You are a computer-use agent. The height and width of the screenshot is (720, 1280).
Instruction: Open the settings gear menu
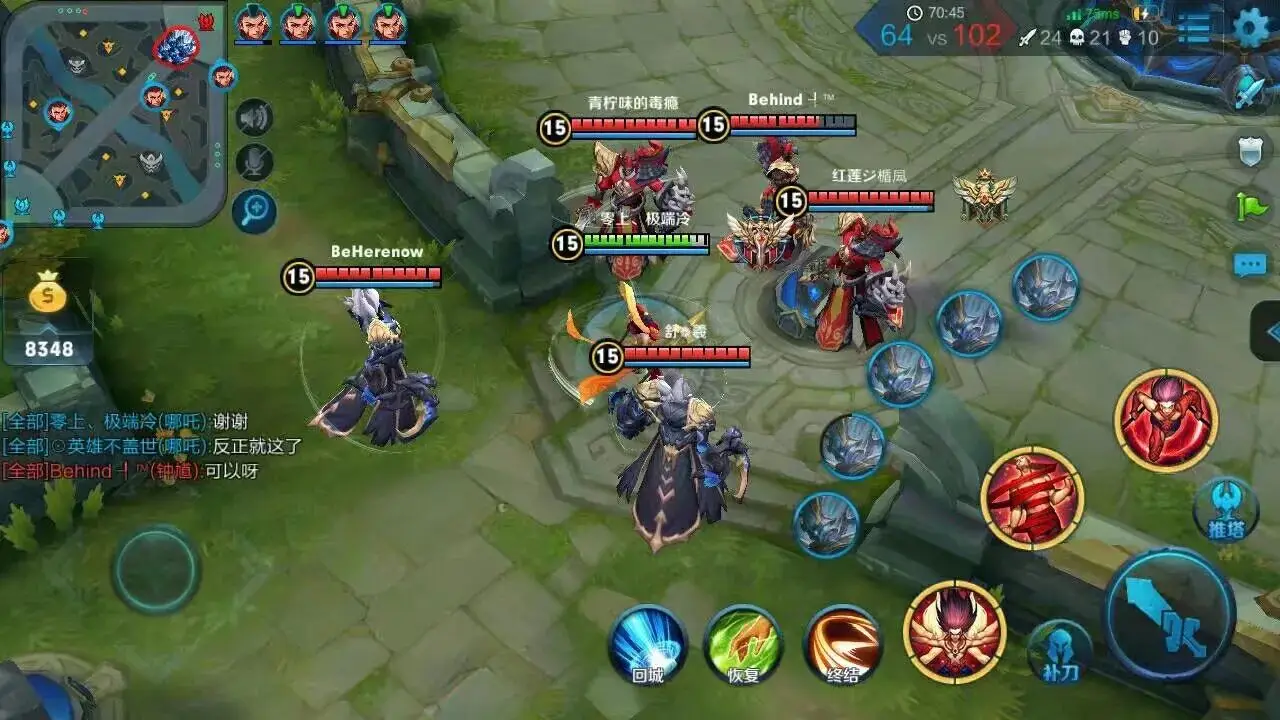1251,27
